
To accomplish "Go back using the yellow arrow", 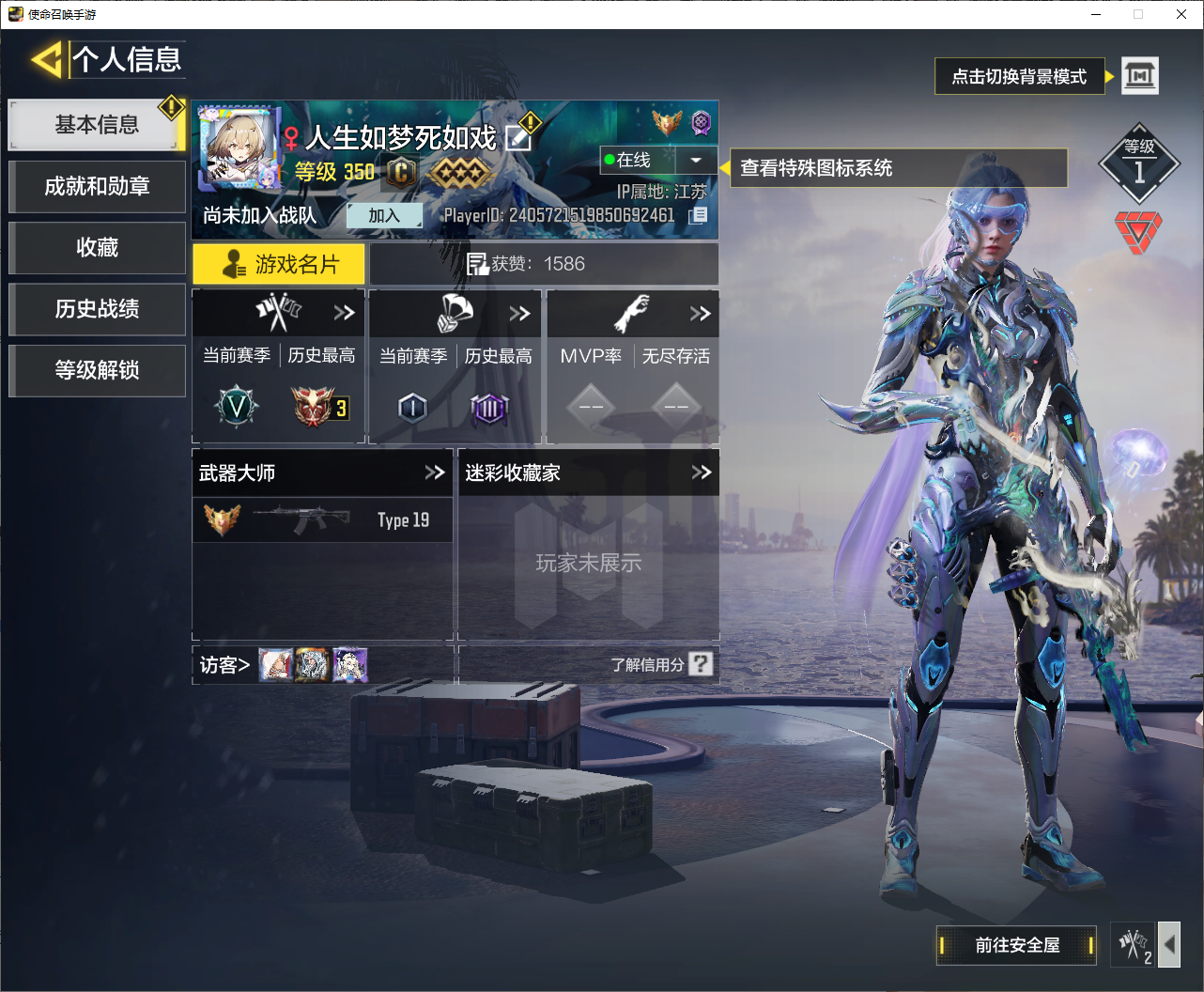I will (46, 61).
